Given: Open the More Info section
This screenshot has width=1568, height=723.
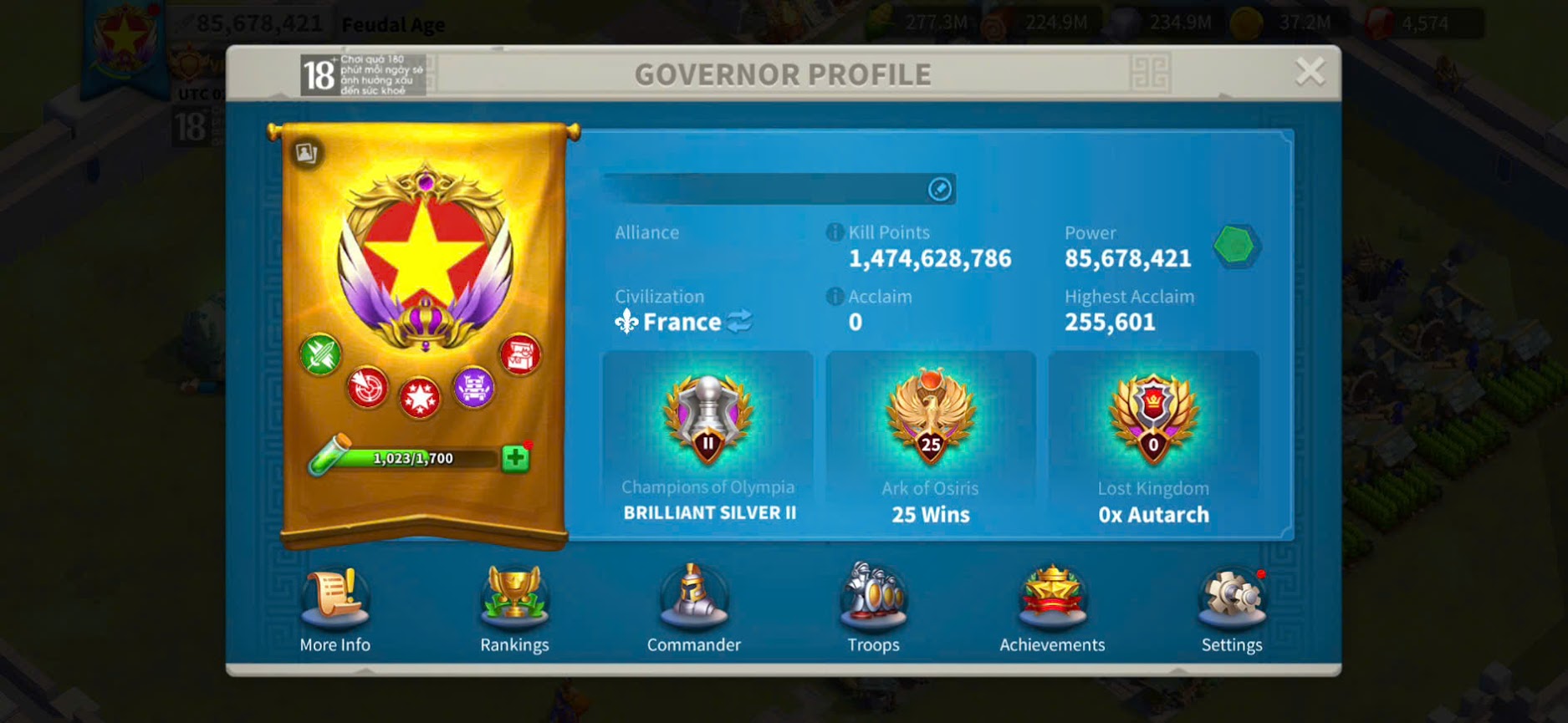Looking at the screenshot, I should (x=335, y=608).
